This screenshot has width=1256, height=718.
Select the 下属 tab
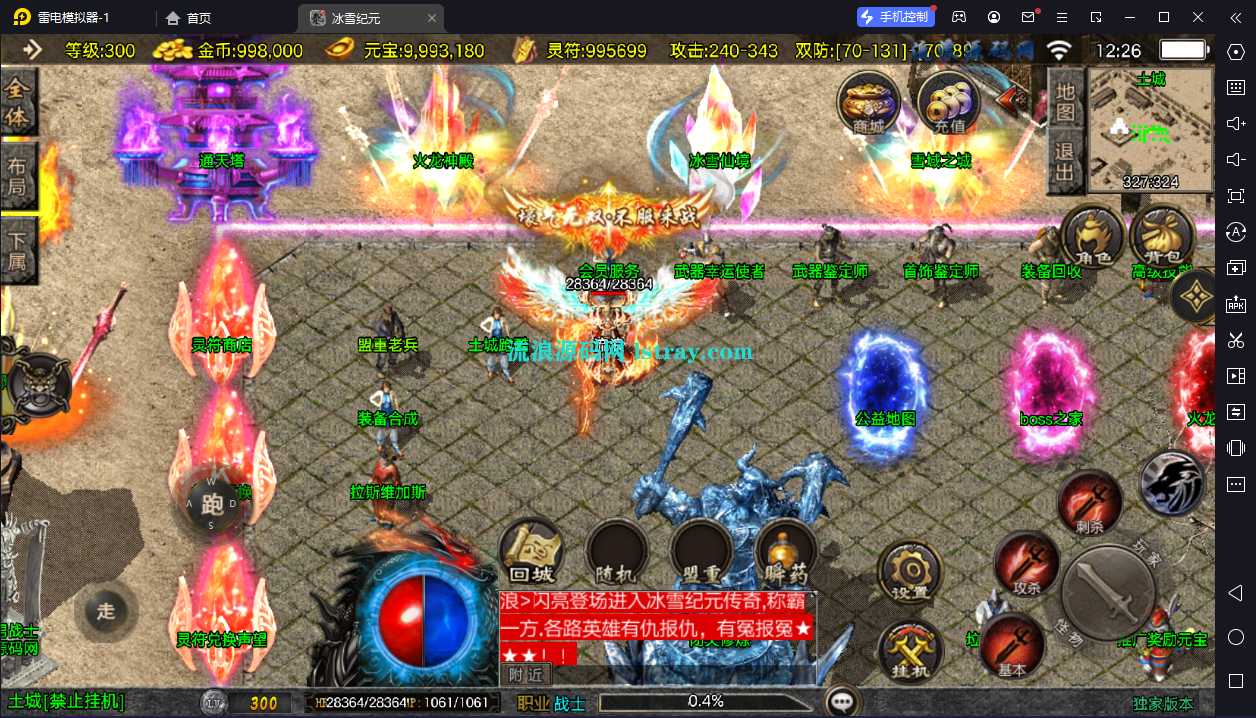tap(18, 251)
